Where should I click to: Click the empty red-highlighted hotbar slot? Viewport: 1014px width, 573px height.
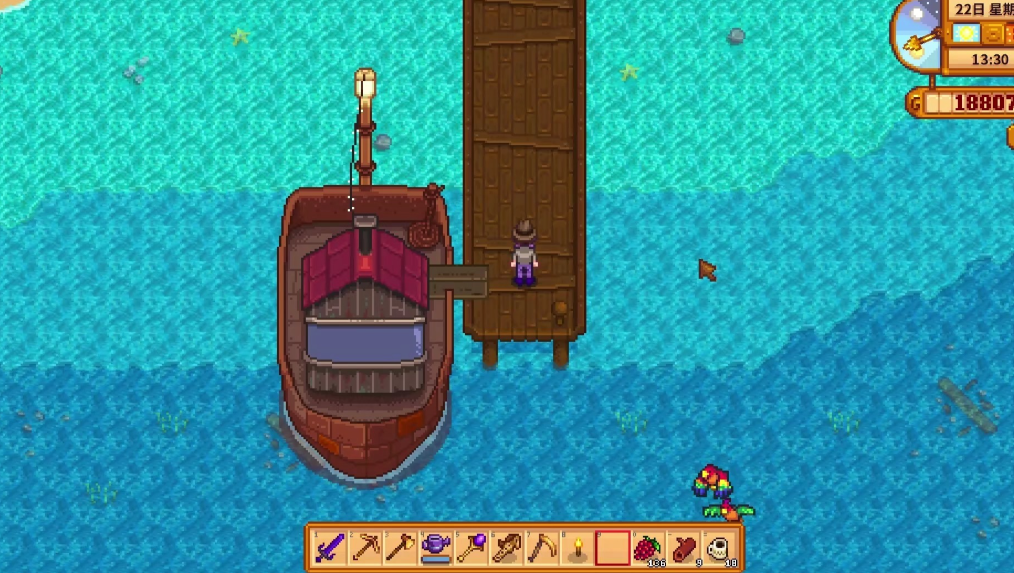point(612,548)
